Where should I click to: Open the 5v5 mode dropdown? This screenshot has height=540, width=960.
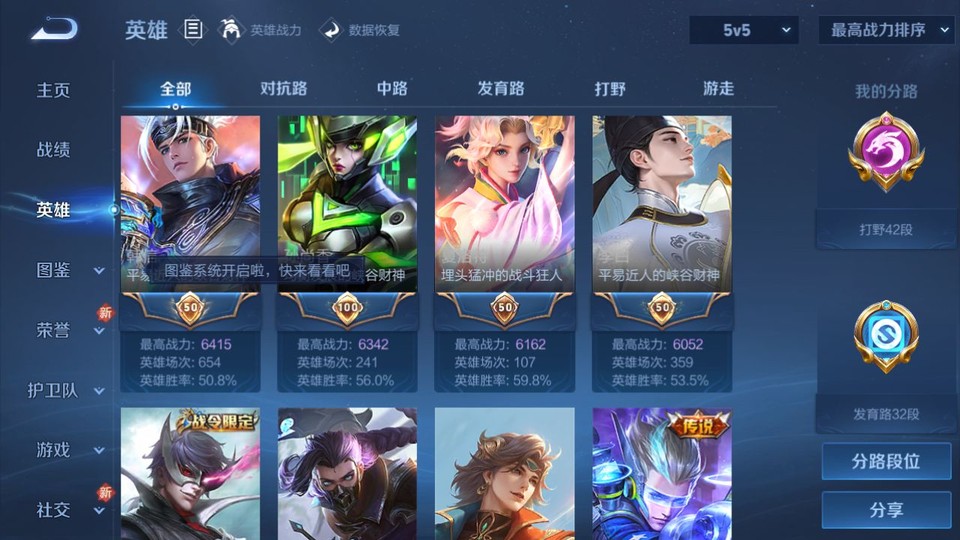point(743,30)
